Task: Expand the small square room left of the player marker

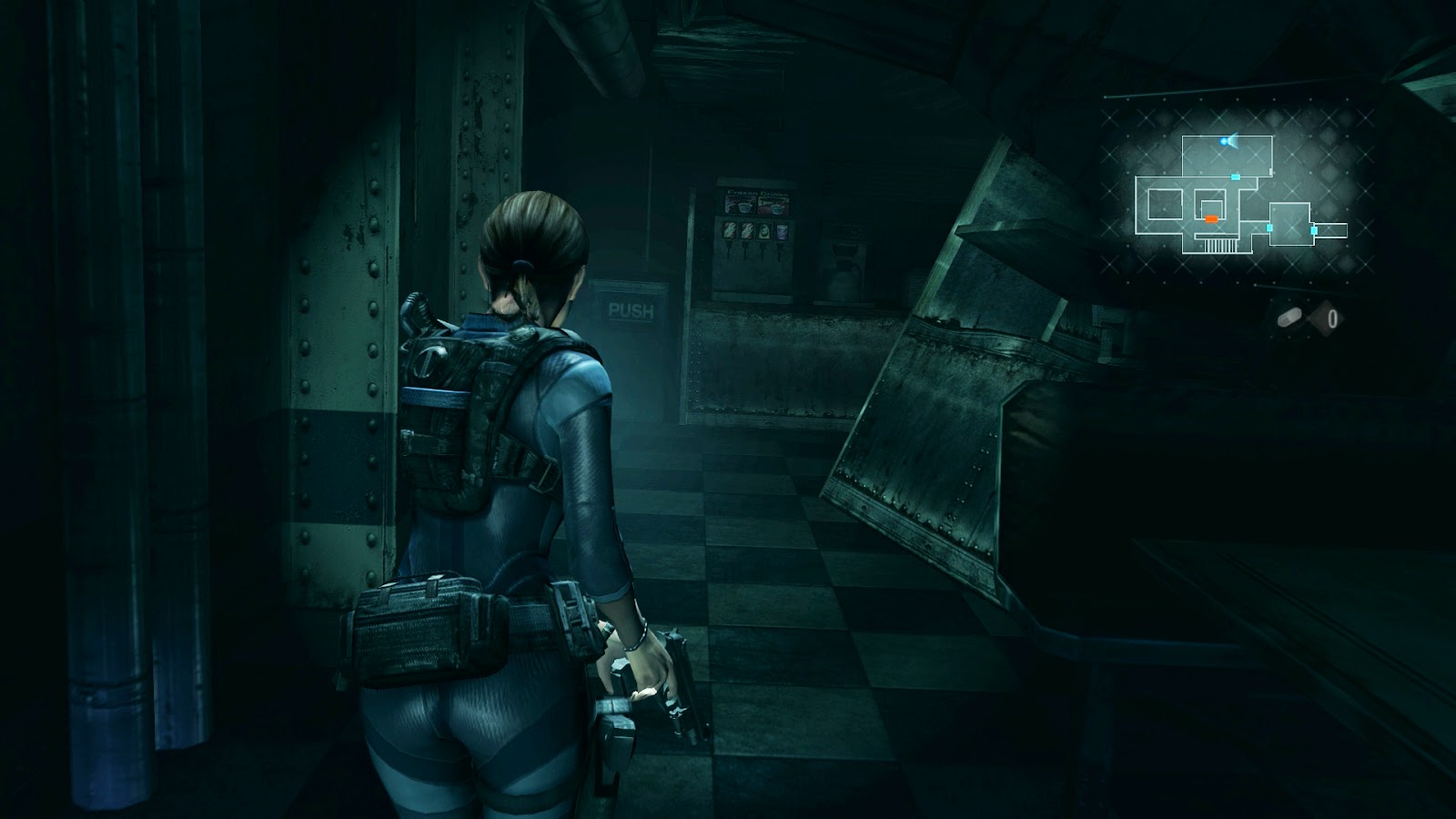Action: tap(1166, 203)
